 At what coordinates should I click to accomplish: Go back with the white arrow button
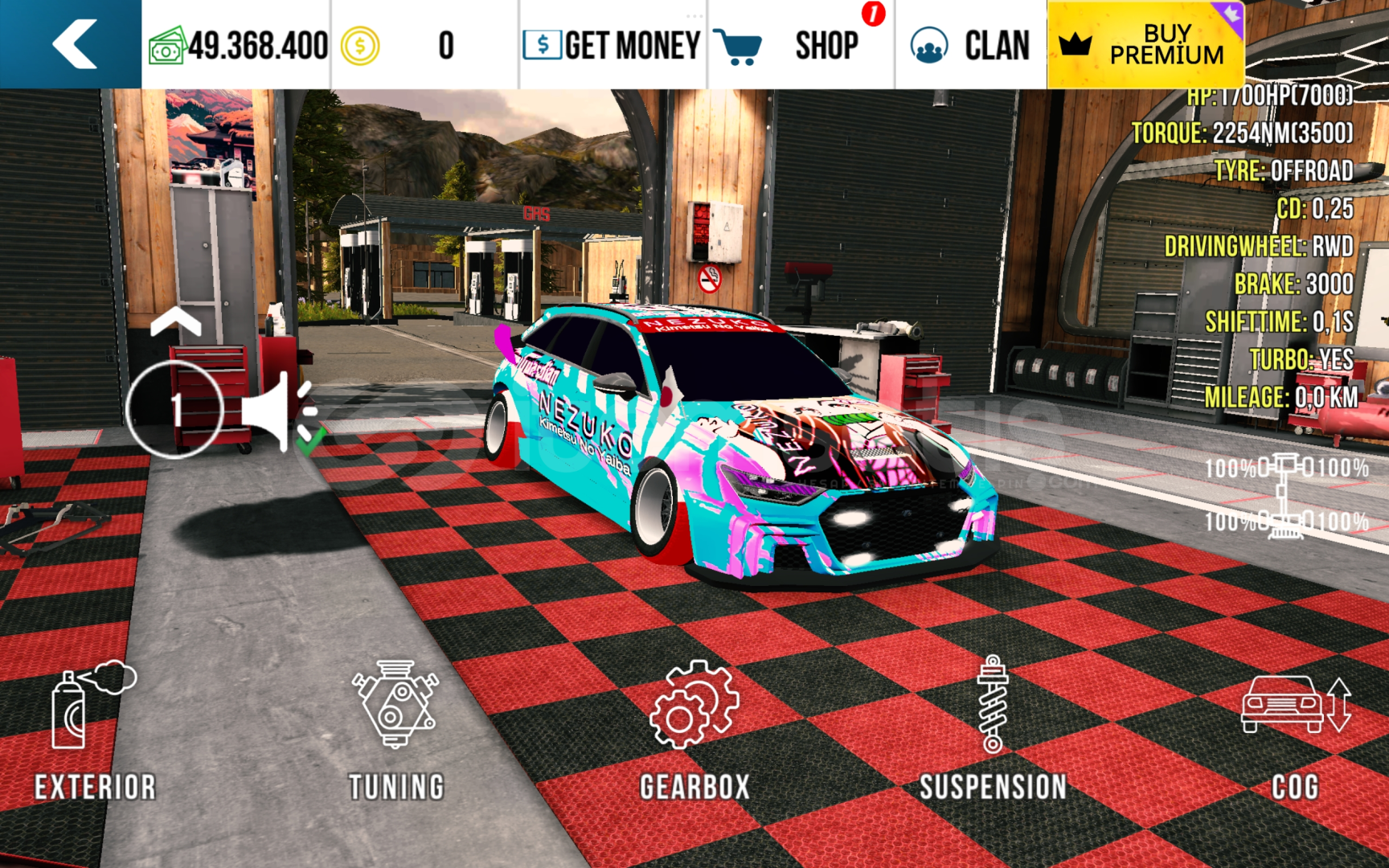pyautogui.click(x=73, y=44)
